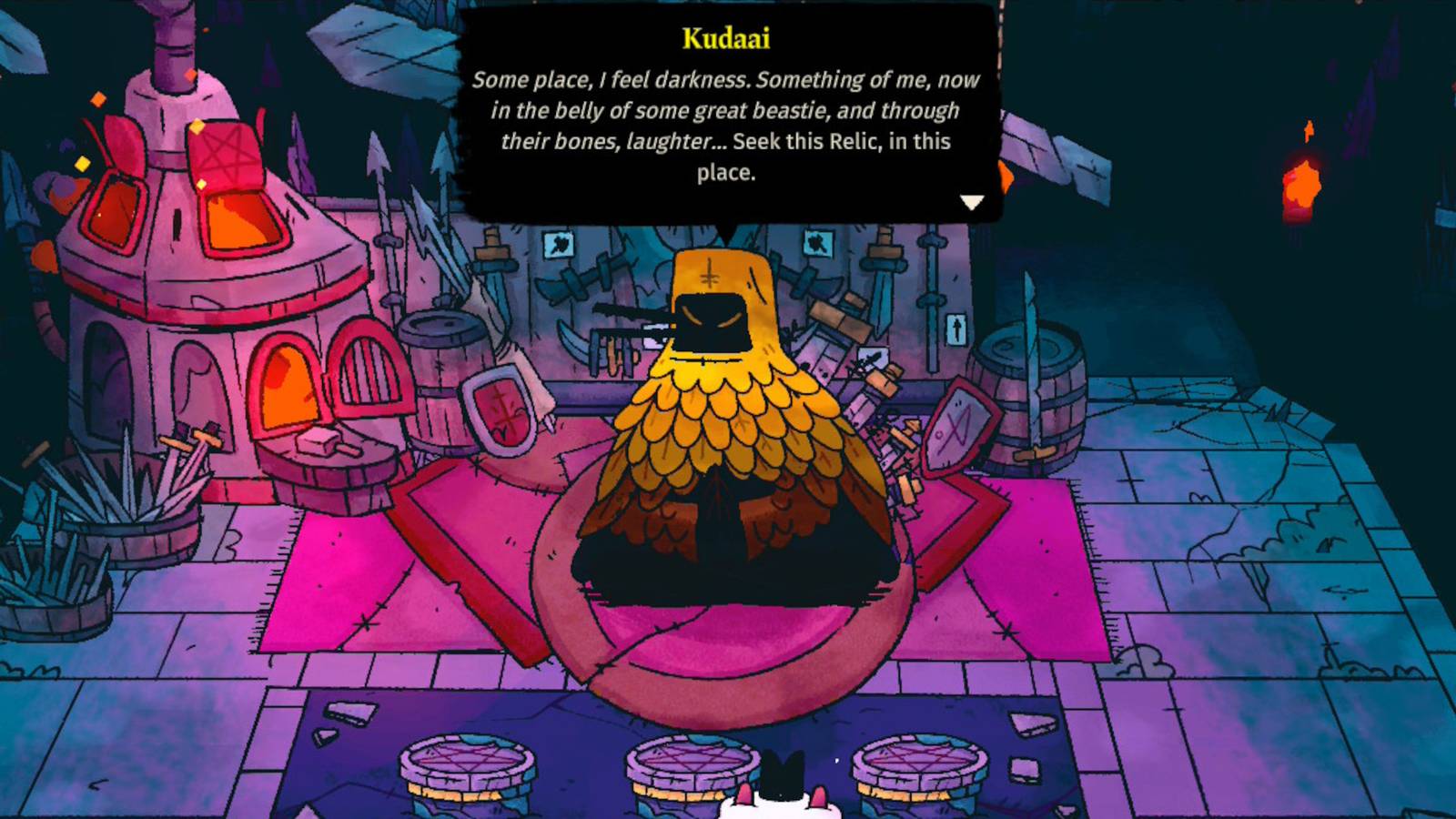Screen dimensions: 1456x819
Task: Click the bird emblem plaque left of Kudaai
Action: (x=558, y=244)
